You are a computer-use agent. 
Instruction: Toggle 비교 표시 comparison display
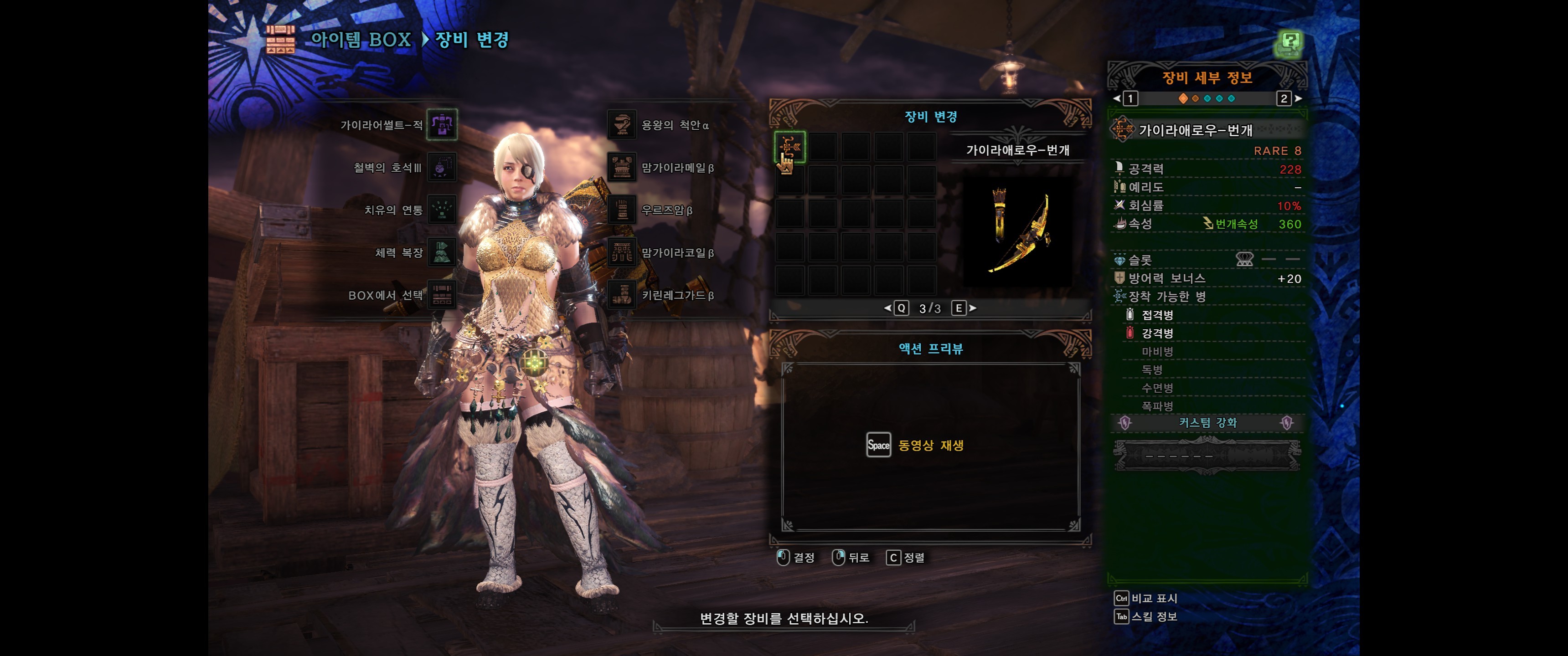point(1145,598)
